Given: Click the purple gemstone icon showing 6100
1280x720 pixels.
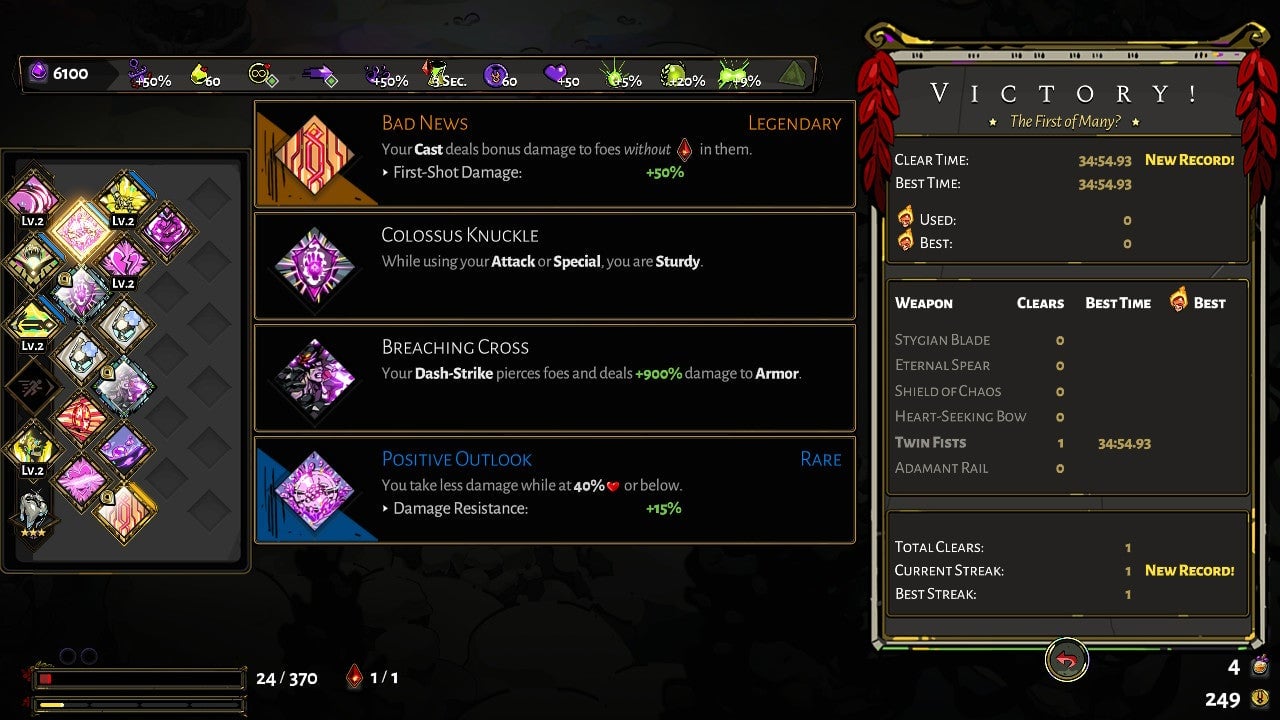Looking at the screenshot, I should (37, 73).
